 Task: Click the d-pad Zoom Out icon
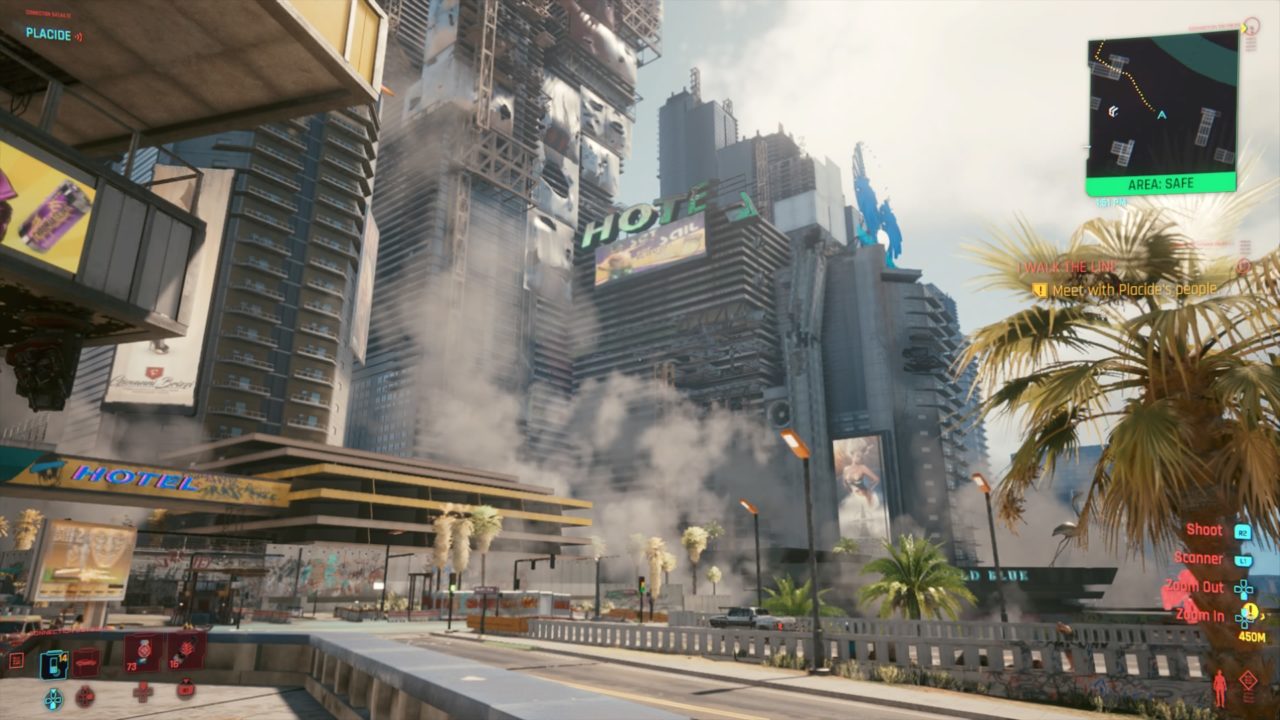pos(1242,589)
